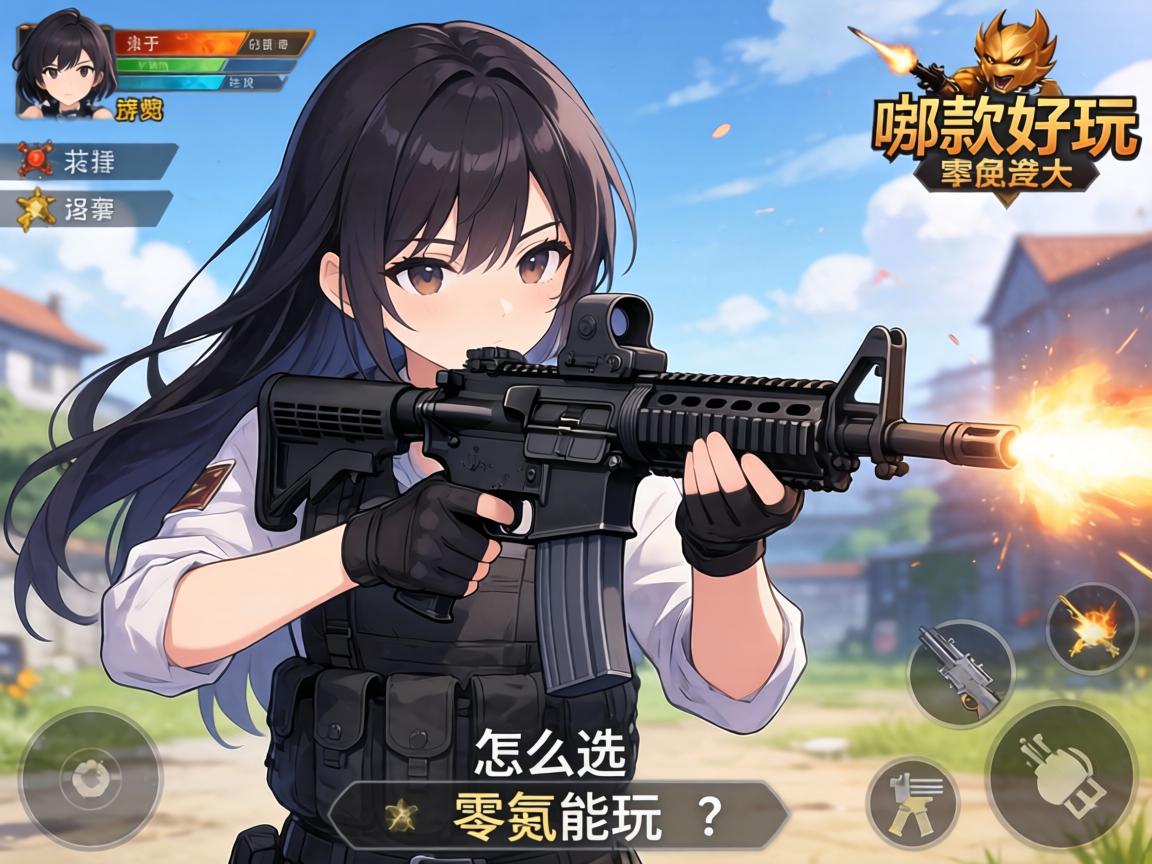
Task: Deploy the gatling turret ability
Action: click(x=912, y=802)
